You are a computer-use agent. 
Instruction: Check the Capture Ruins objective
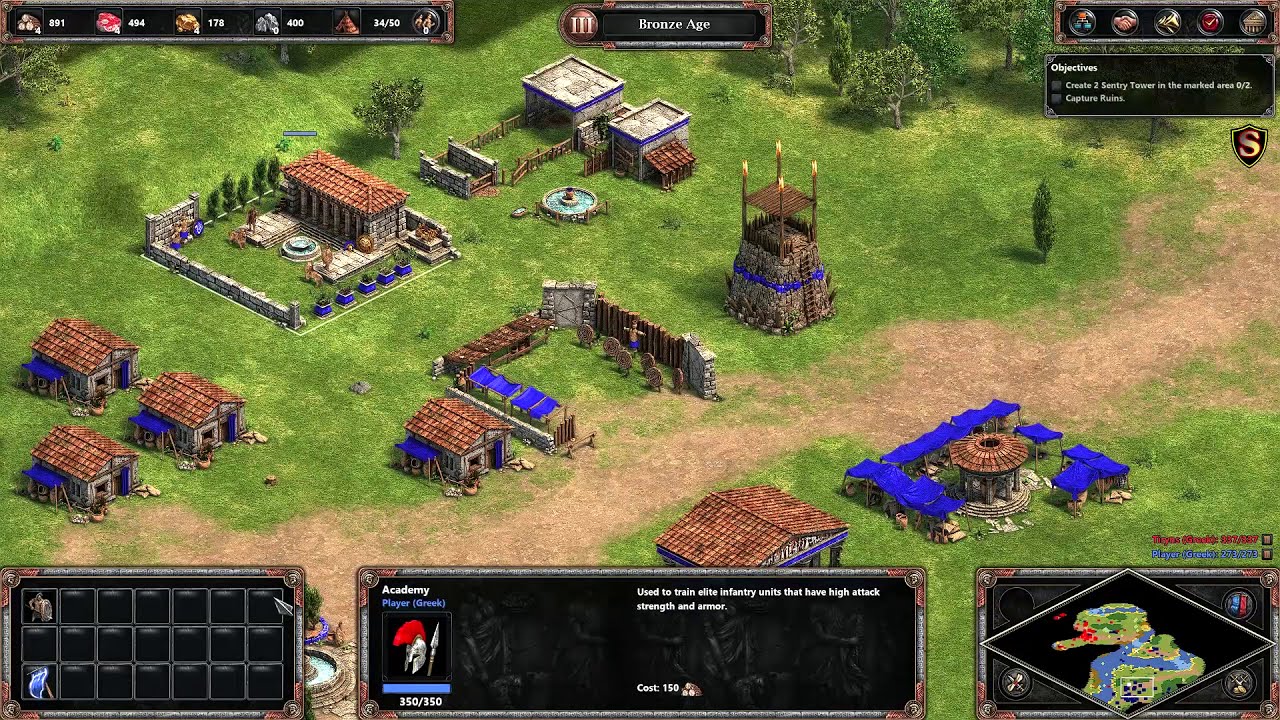pos(1056,97)
